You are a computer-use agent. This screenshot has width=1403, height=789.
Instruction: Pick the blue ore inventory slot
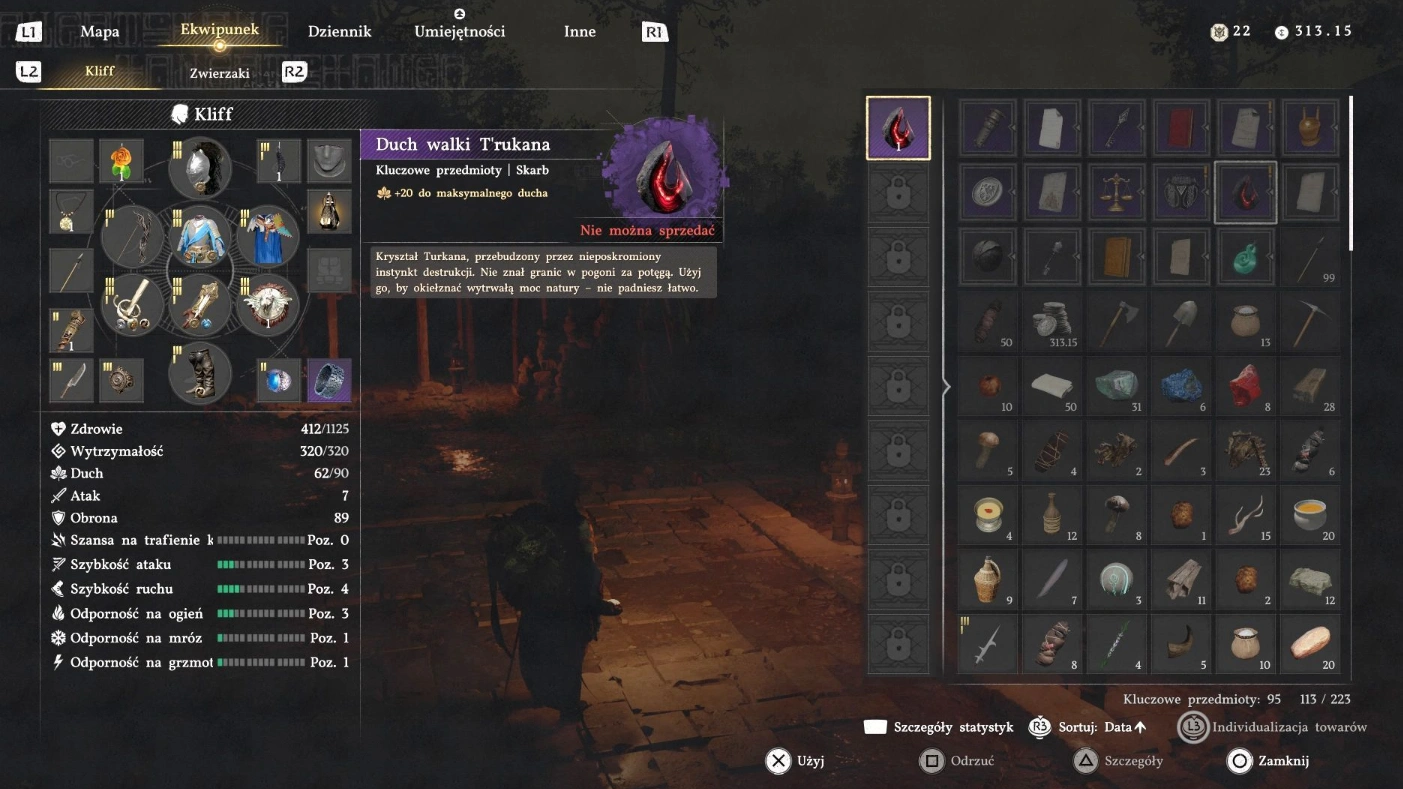click(x=1181, y=386)
